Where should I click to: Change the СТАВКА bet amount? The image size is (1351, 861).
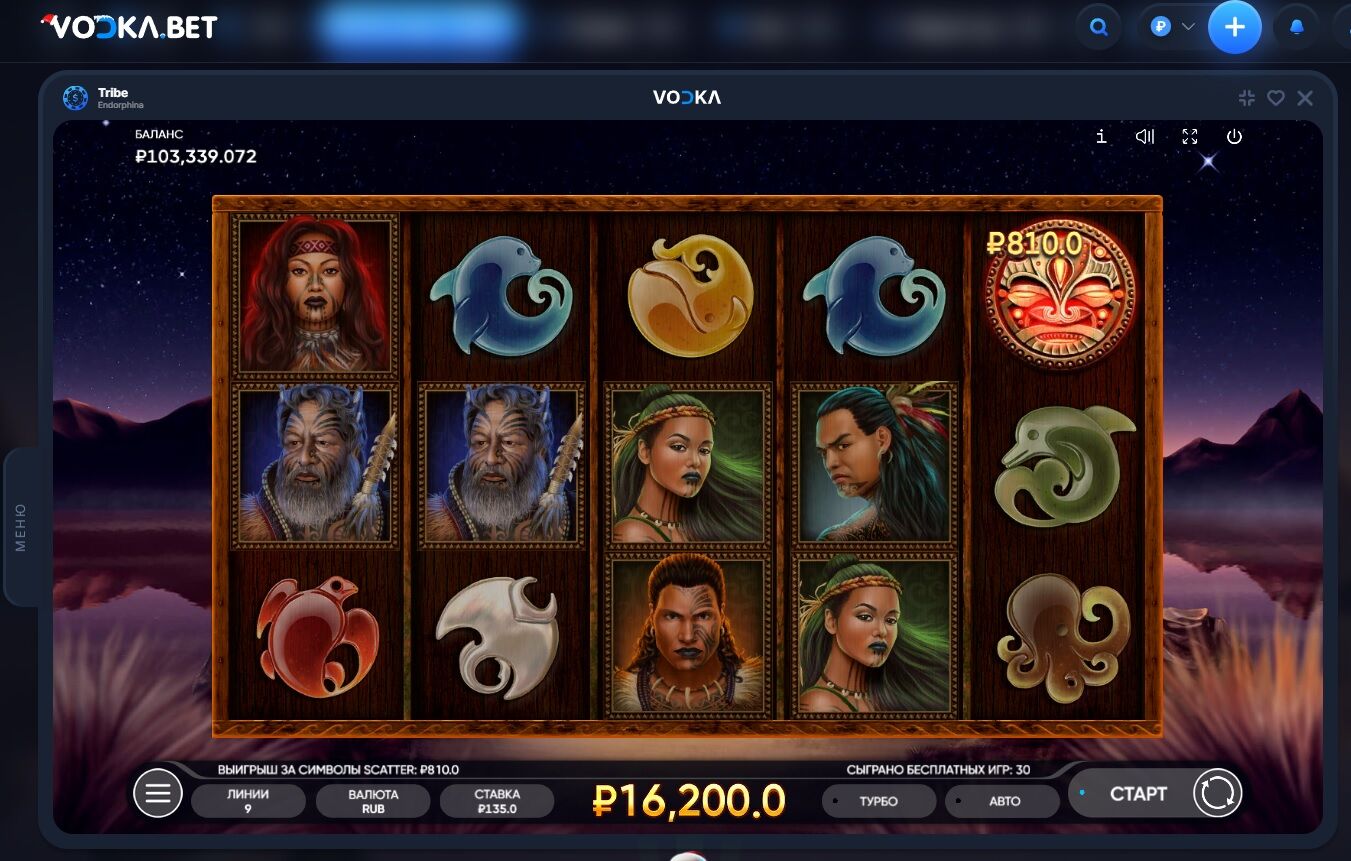497,801
